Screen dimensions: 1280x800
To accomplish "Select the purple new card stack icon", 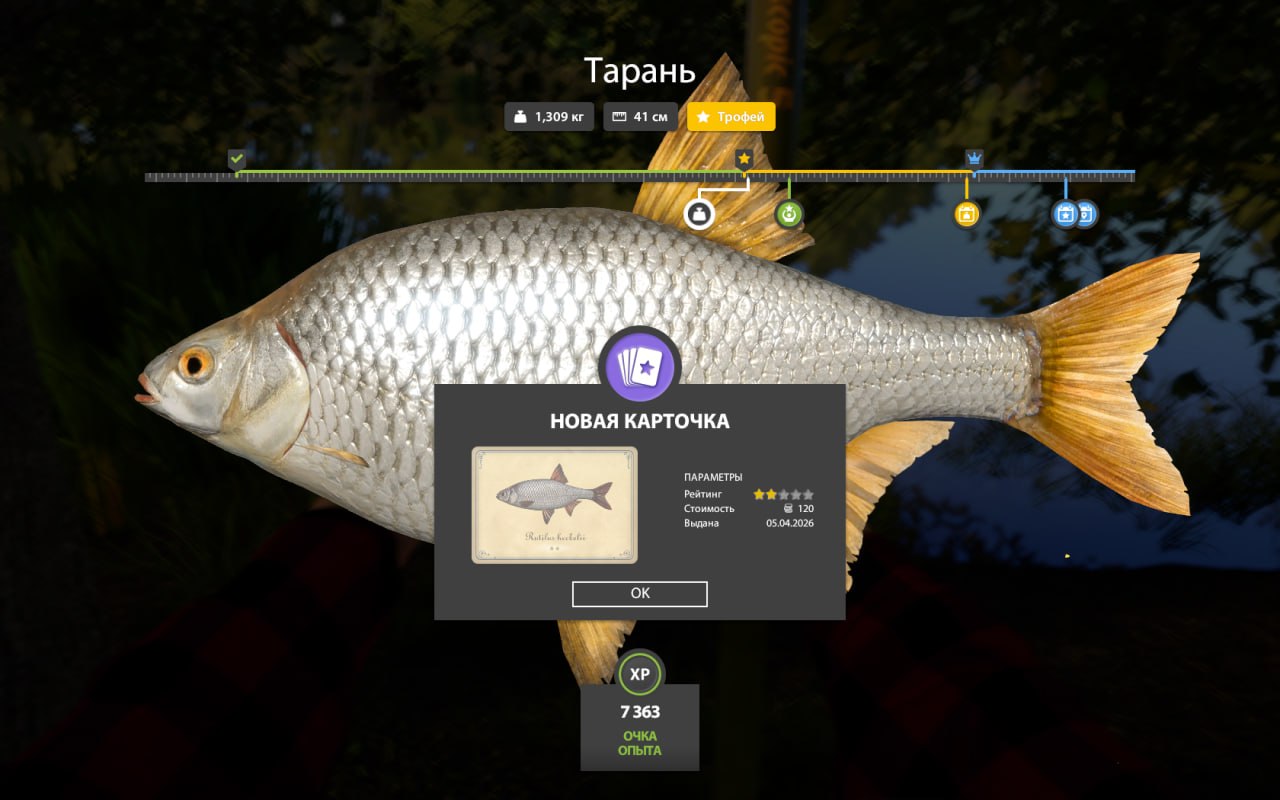I will point(639,367).
